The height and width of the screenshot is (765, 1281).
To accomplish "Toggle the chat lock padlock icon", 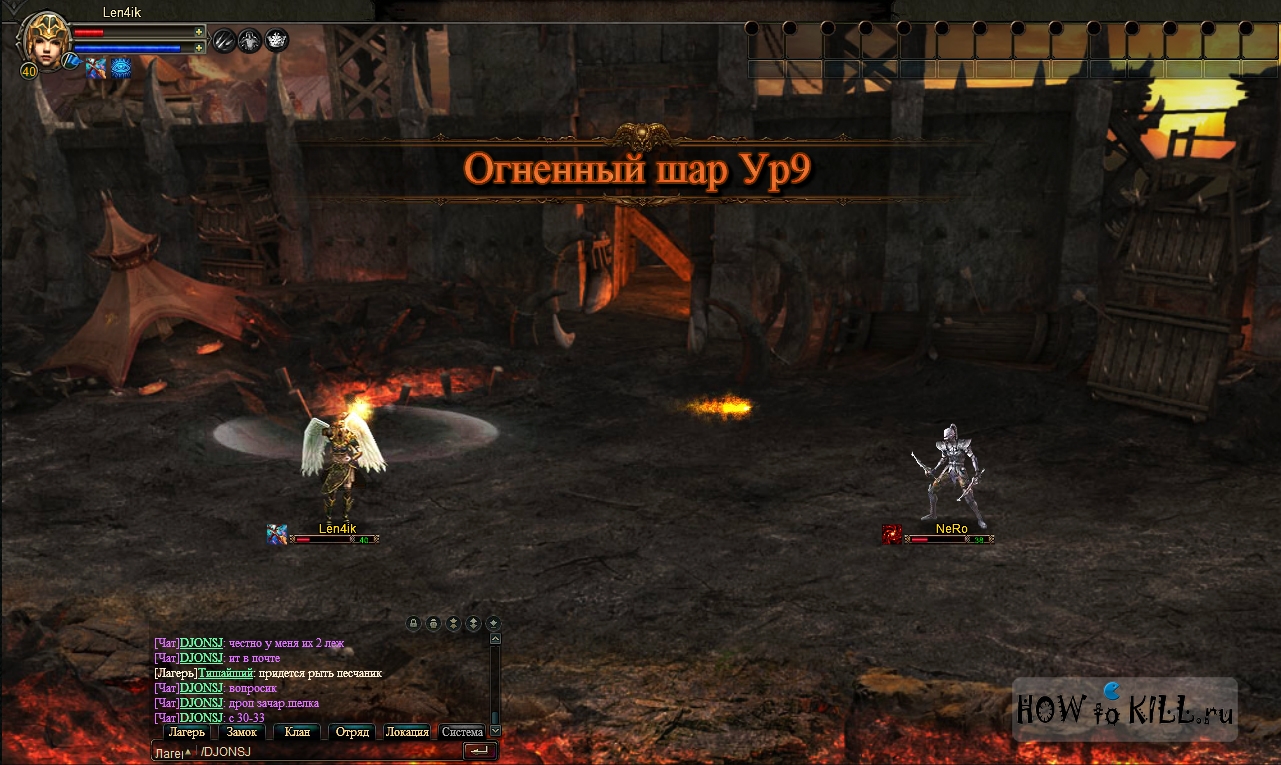I will point(413,623).
